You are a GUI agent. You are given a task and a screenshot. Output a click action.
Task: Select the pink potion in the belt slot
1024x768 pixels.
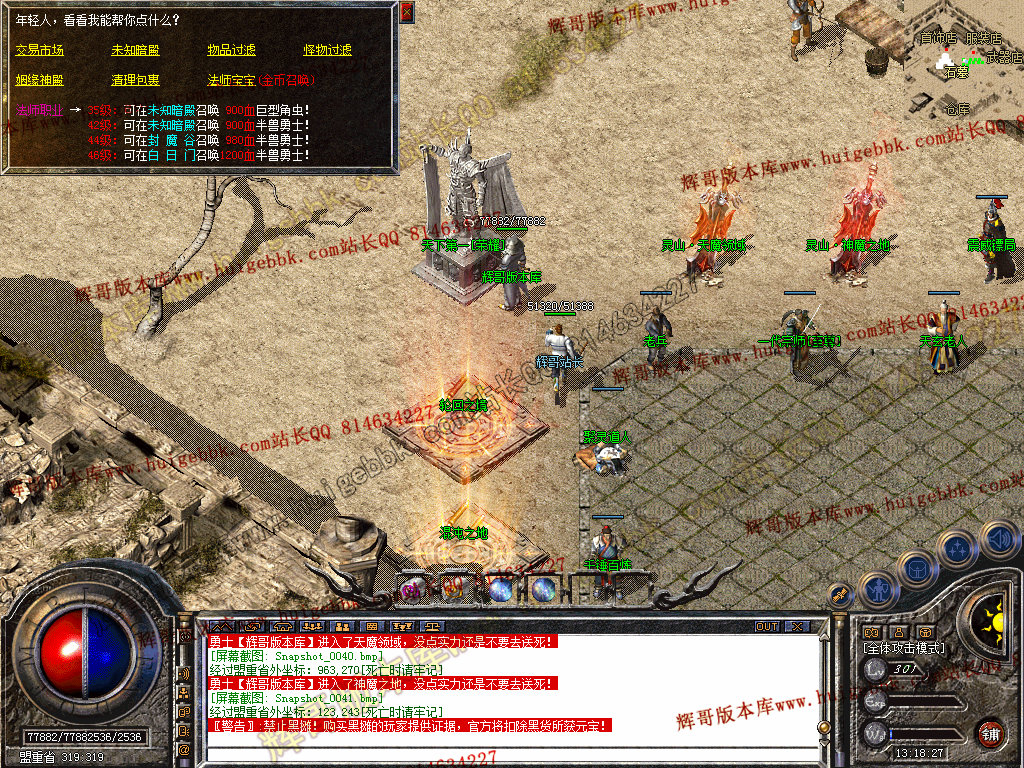click(410, 590)
